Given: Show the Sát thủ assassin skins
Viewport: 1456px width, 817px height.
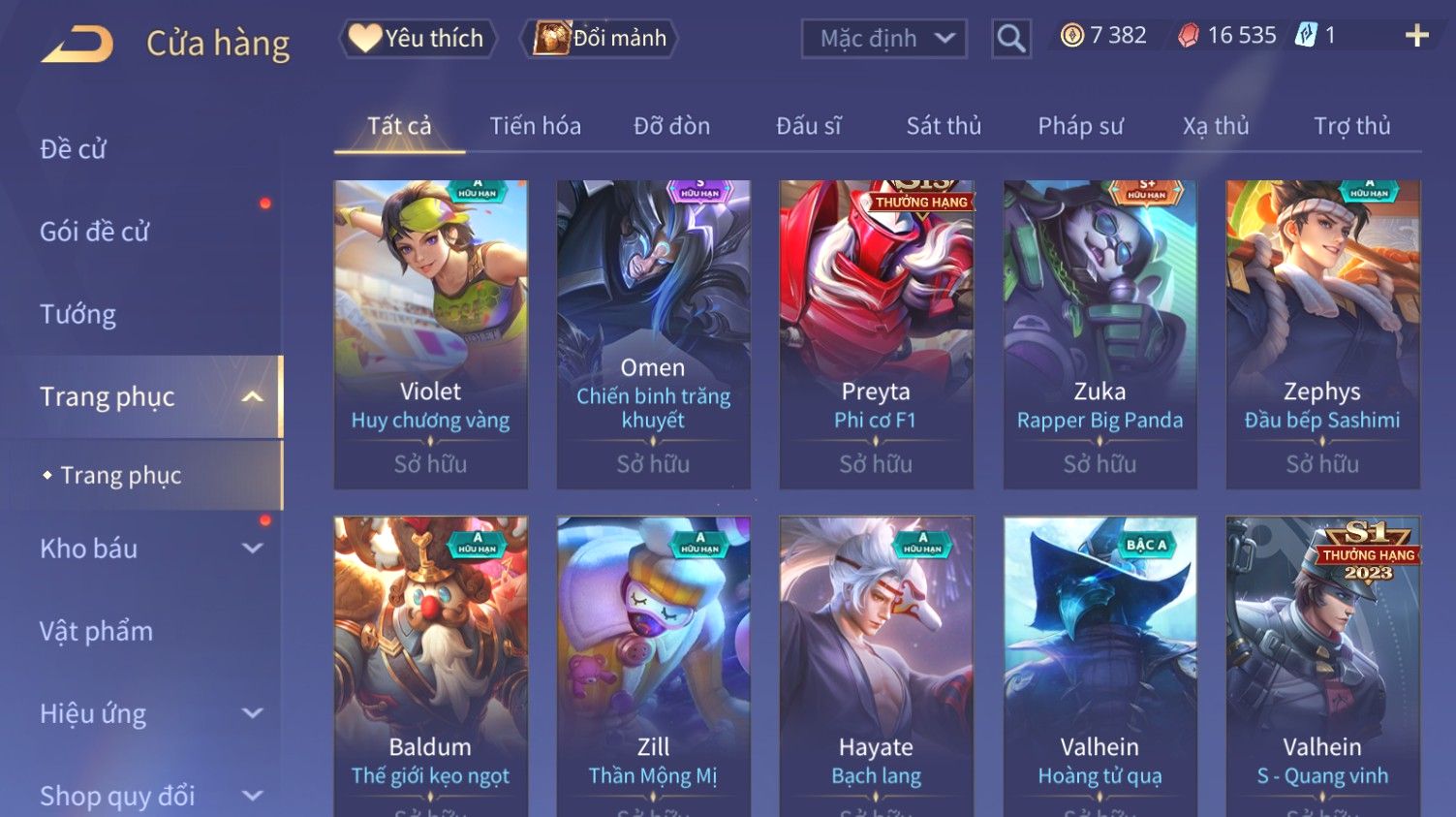Looking at the screenshot, I should [x=944, y=126].
